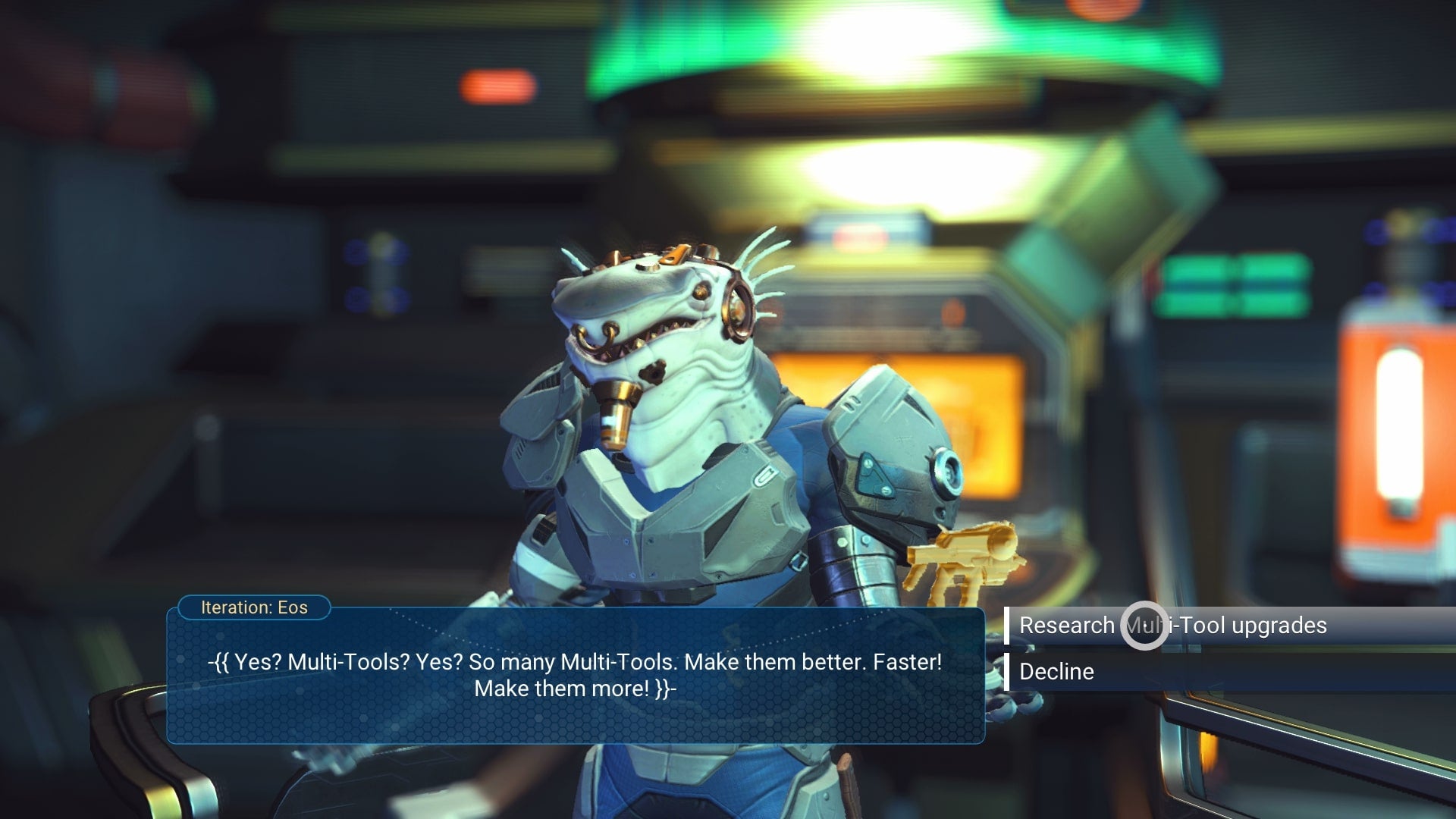Click the highlight bar left of Research option

[x=1009, y=626]
